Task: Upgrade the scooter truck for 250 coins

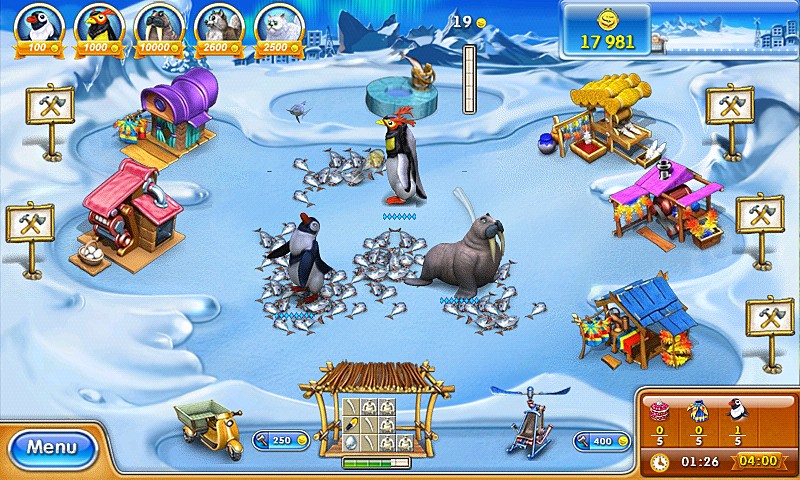Action: pyautogui.click(x=272, y=440)
